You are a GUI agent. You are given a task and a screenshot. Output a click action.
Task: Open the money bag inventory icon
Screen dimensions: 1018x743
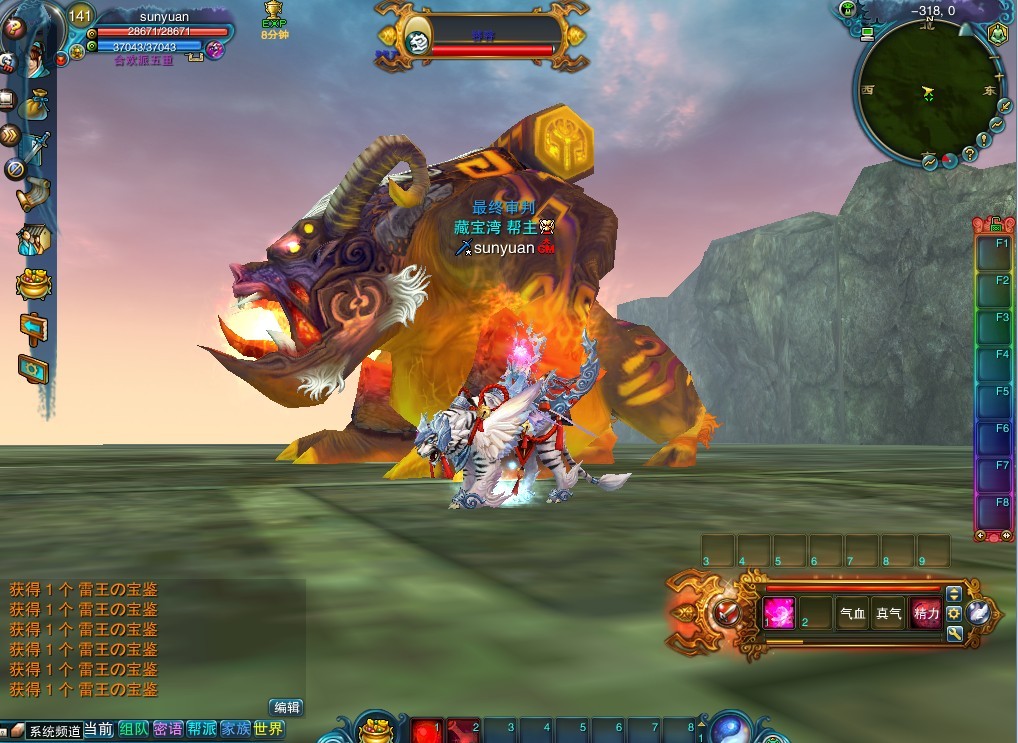32,104
